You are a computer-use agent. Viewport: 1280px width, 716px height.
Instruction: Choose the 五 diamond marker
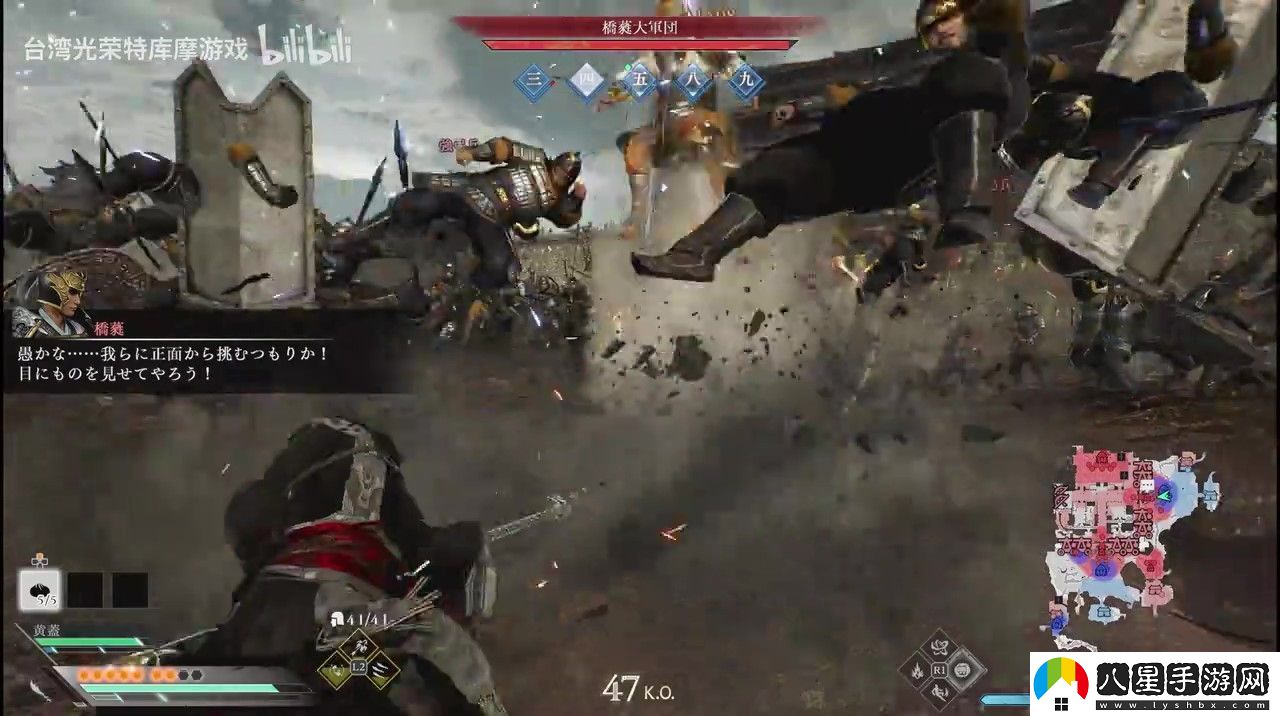[639, 83]
